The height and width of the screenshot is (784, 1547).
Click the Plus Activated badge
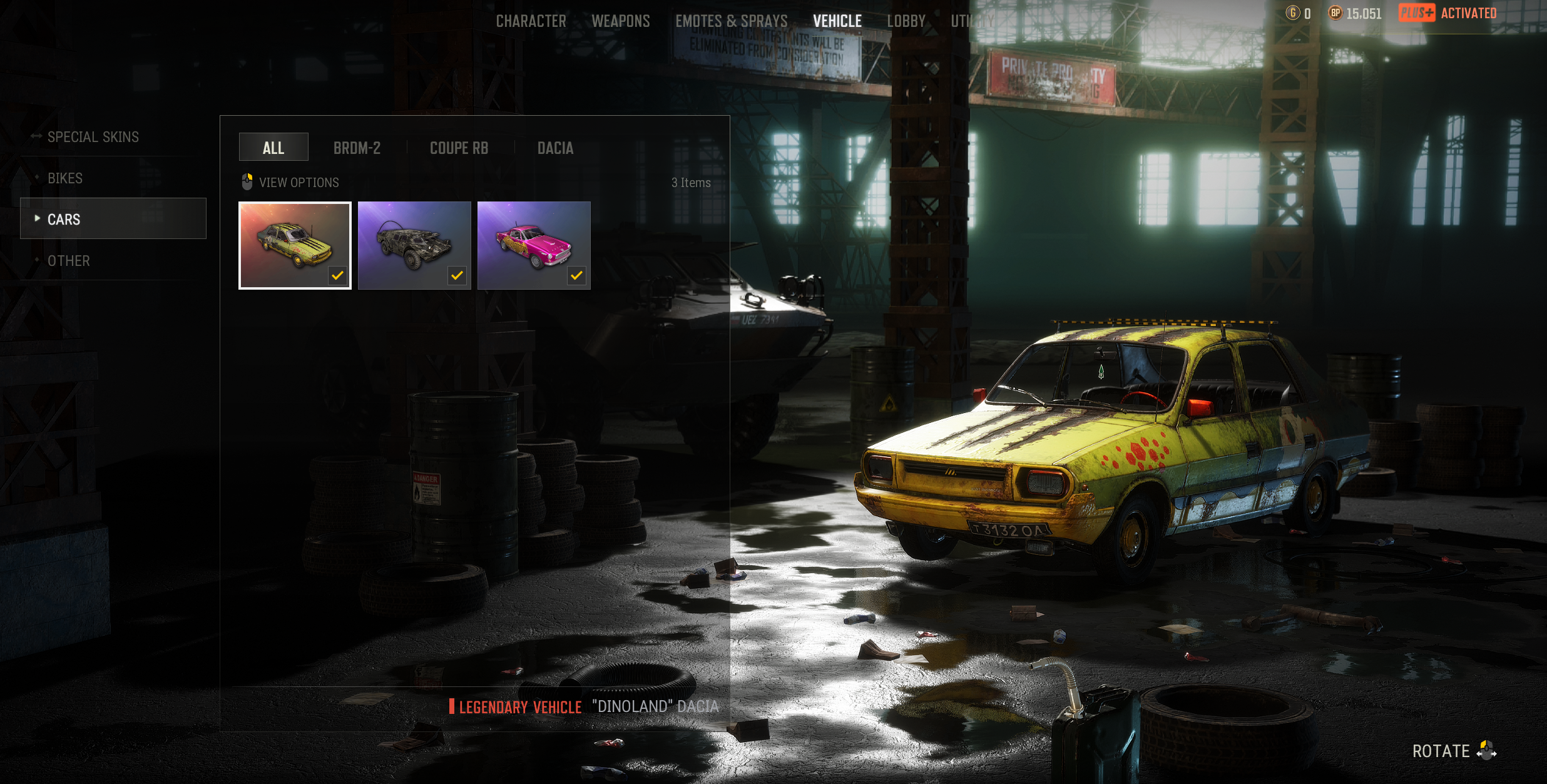[x=1447, y=13]
